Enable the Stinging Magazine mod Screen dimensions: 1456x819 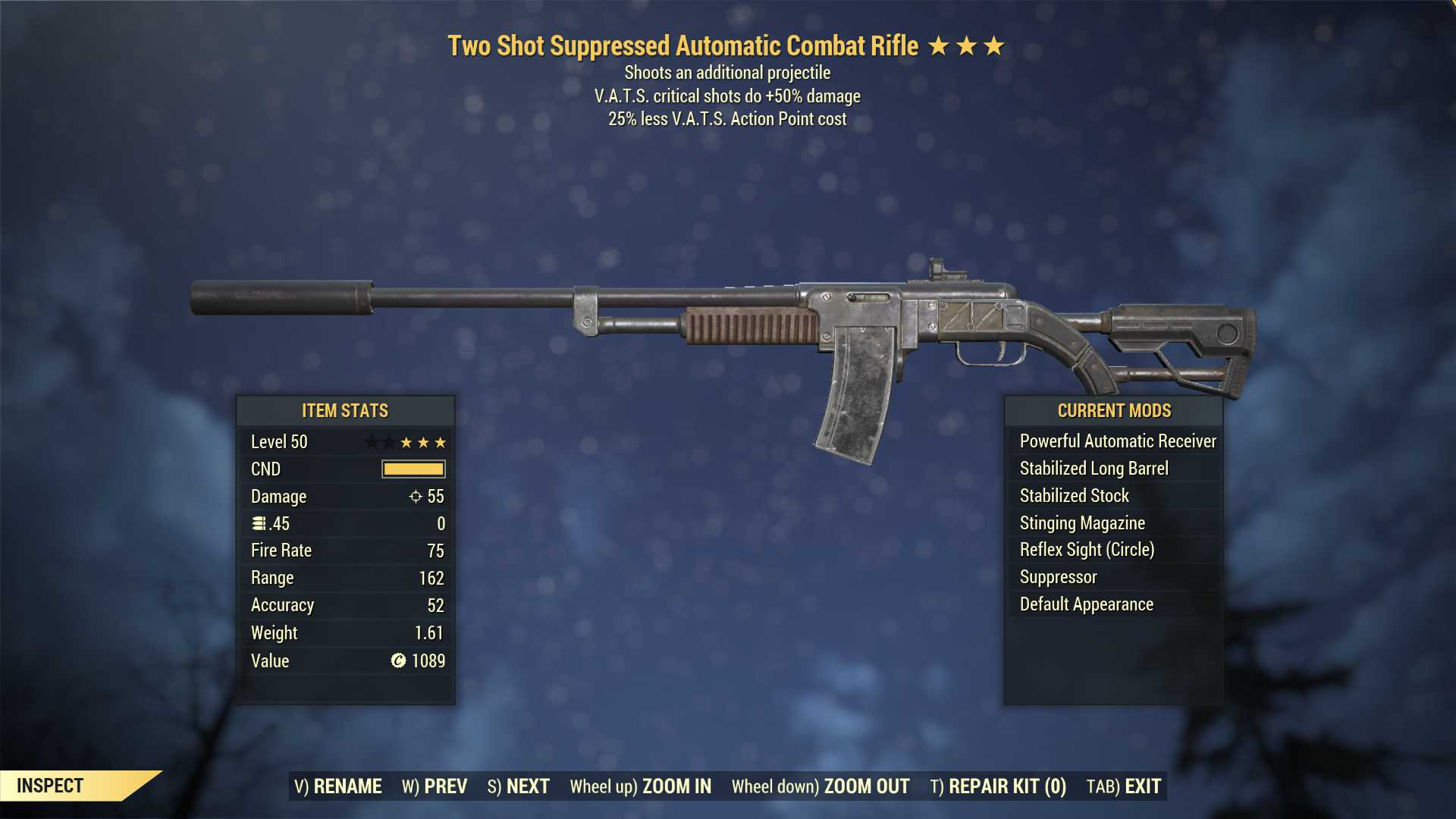coord(1082,522)
